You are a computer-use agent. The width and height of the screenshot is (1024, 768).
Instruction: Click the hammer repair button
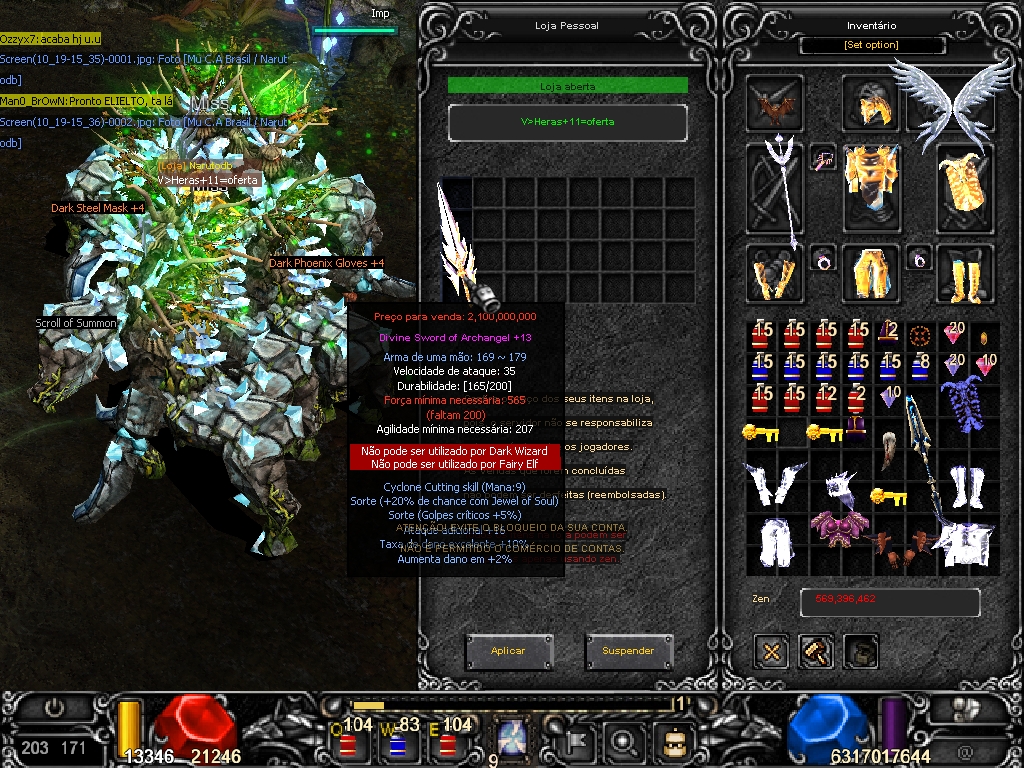click(x=816, y=652)
